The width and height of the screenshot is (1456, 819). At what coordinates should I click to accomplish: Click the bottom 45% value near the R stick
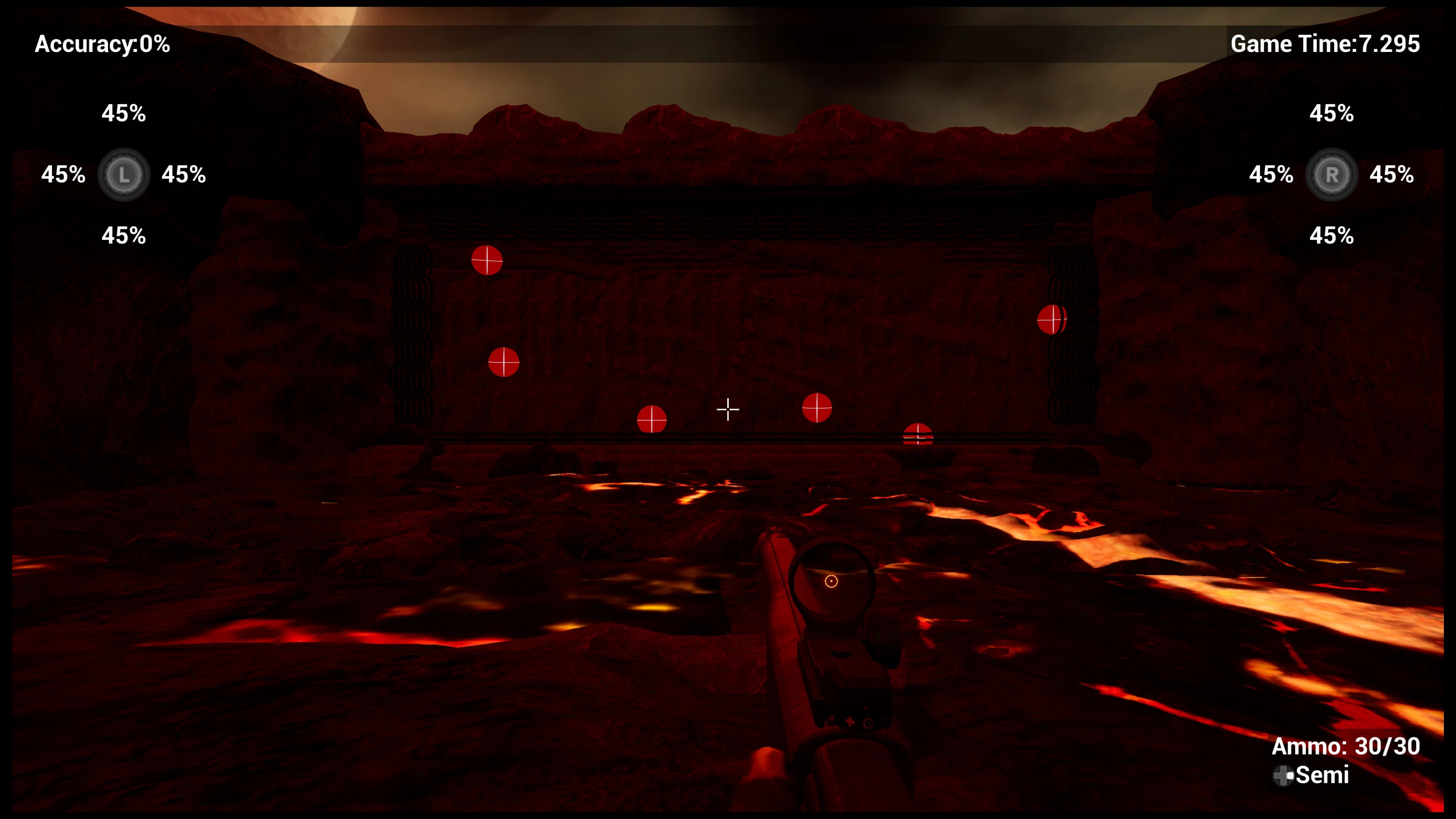pos(1332,236)
